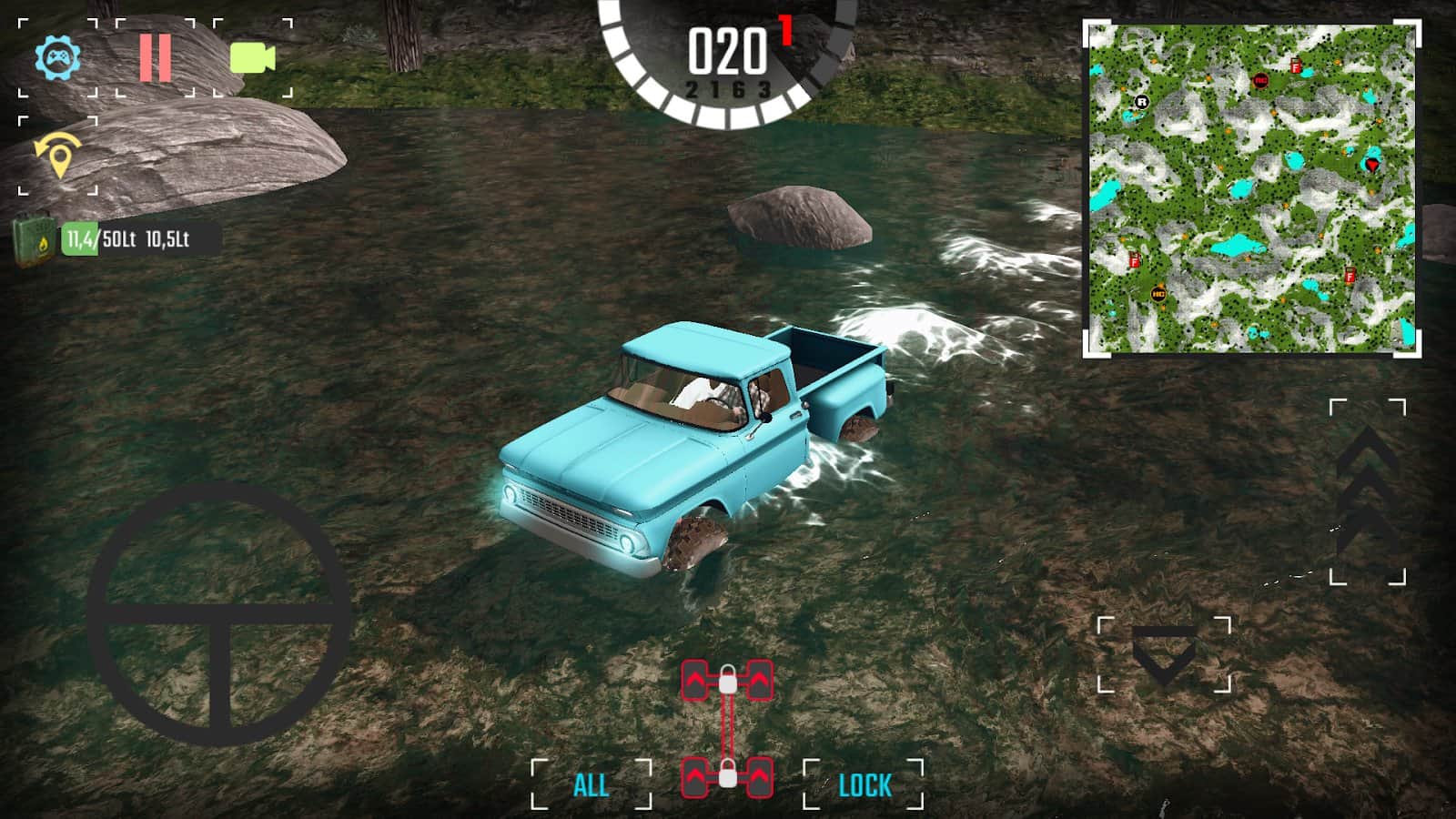Image resolution: width=1456 pixels, height=819 pixels.
Task: Brake using the downward arrow pedal
Action: tap(1164, 654)
